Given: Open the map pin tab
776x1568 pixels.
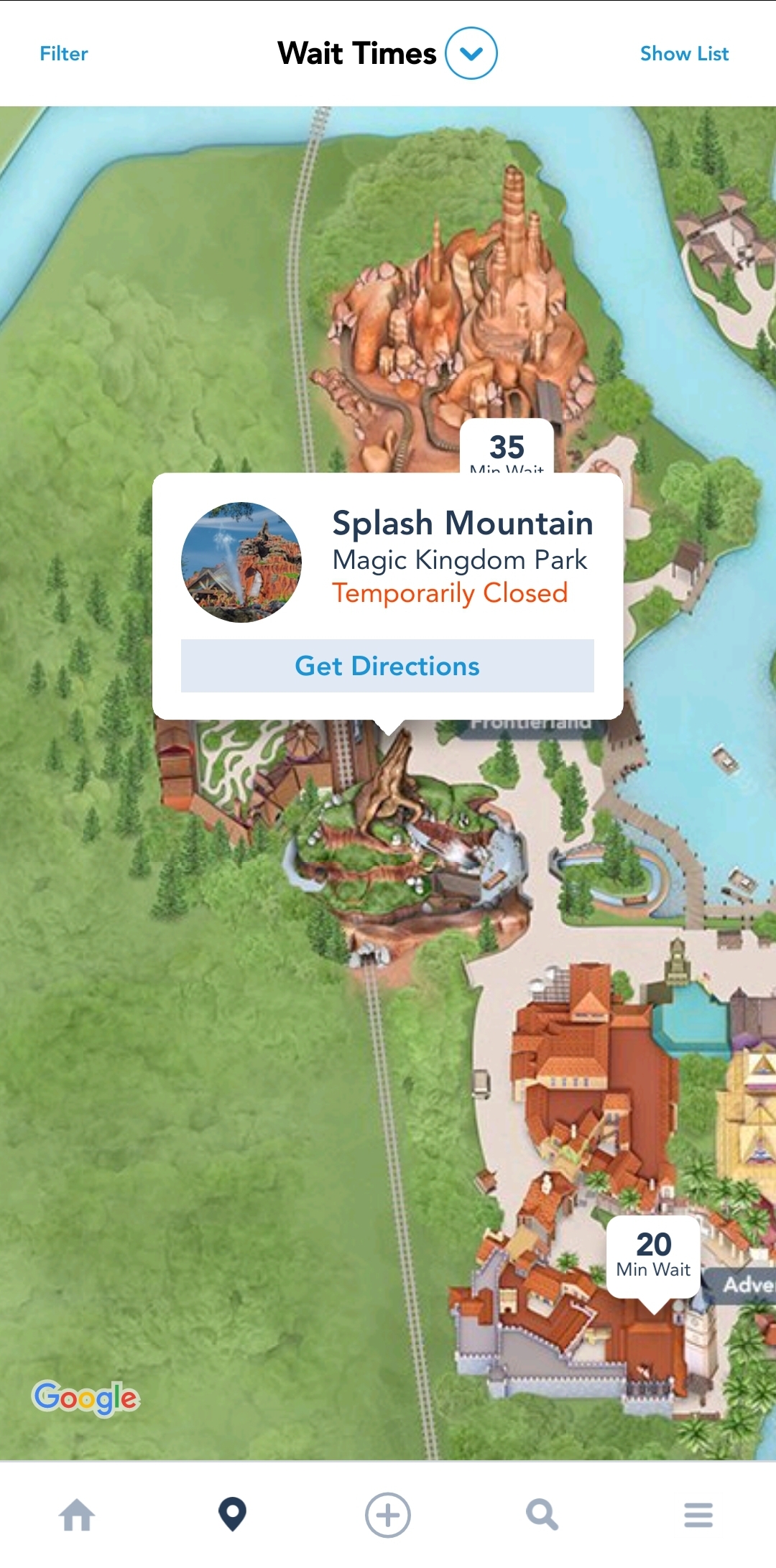Looking at the screenshot, I should [x=232, y=1514].
